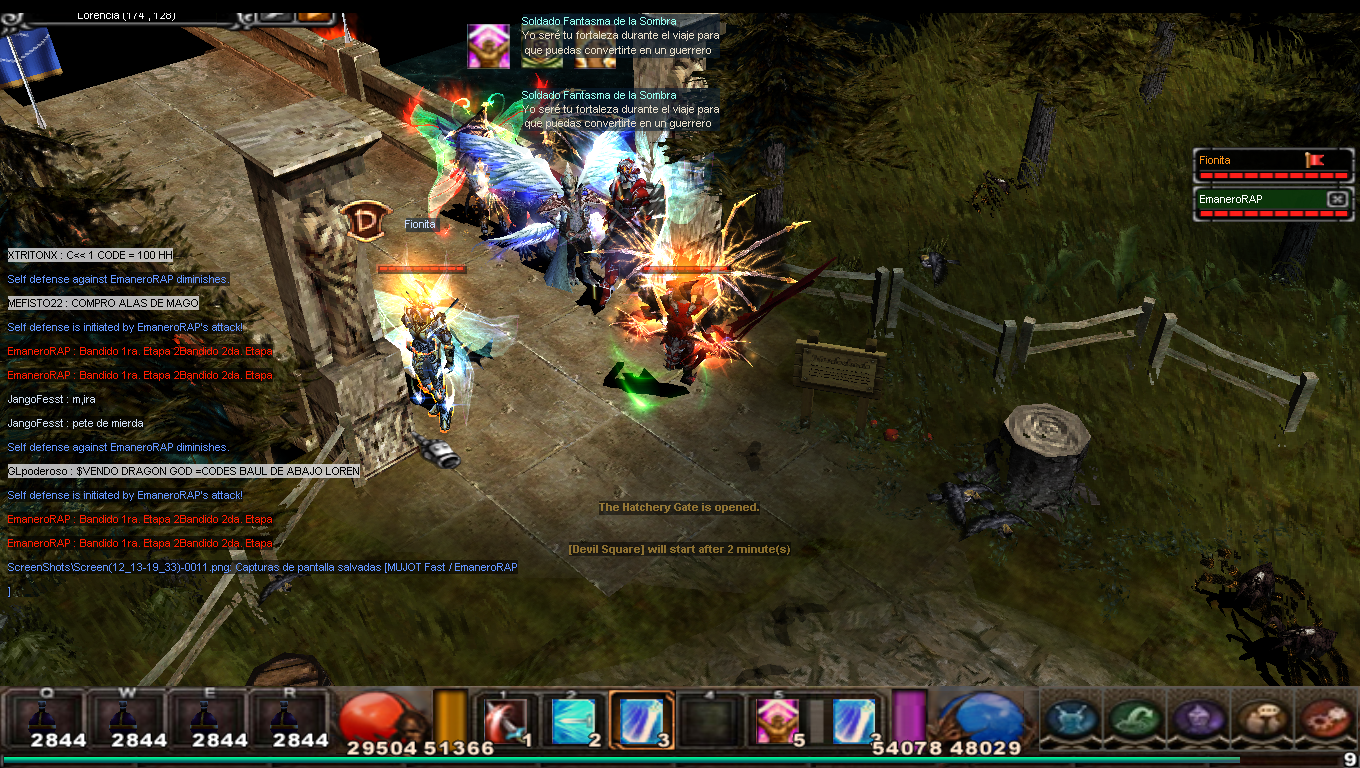Viewport: 1360px width, 768px height.
Task: Click the pink warrior buff icon at top
Action: point(488,46)
